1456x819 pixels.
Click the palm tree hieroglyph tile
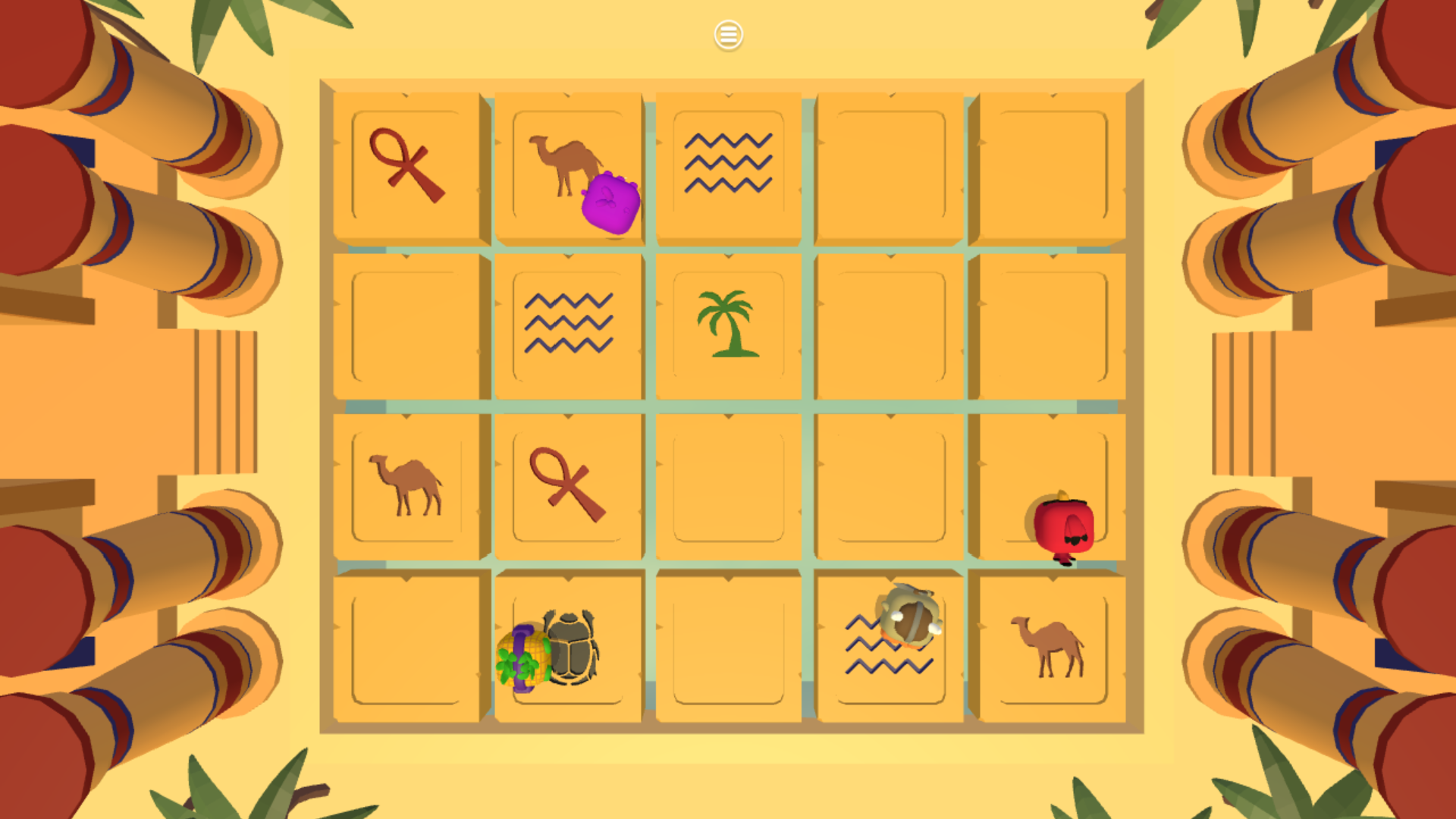pos(726,322)
